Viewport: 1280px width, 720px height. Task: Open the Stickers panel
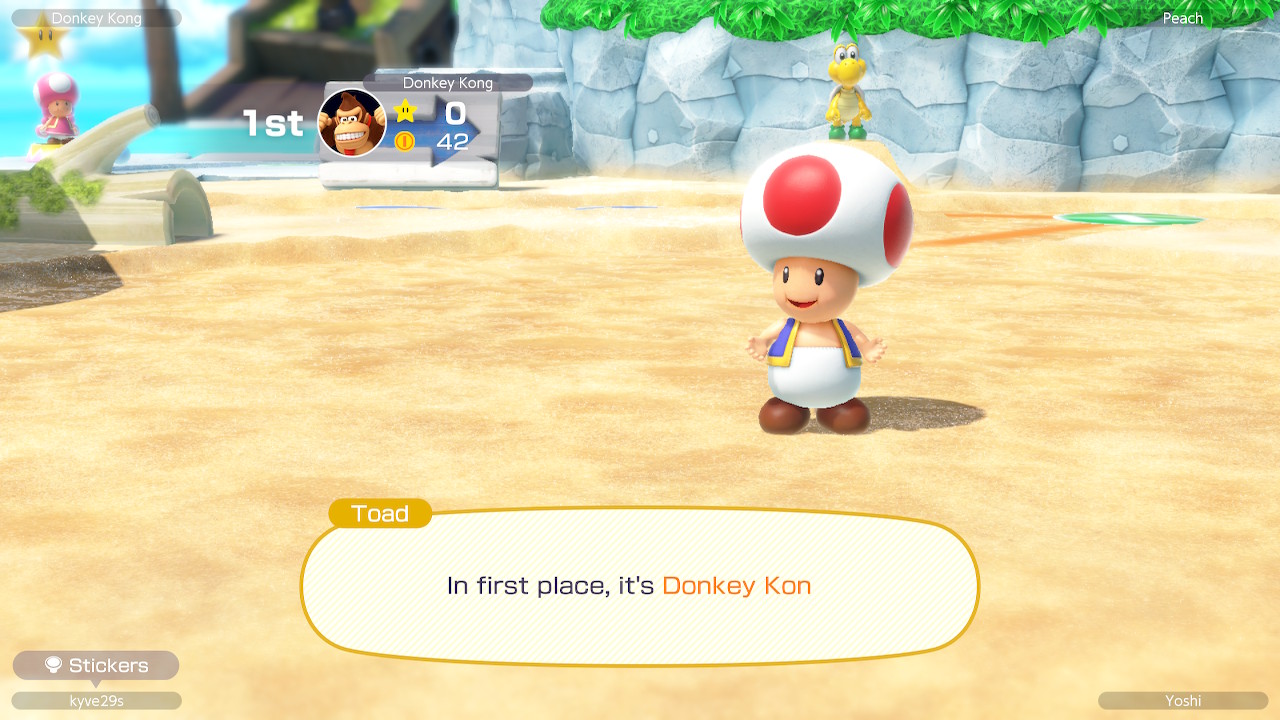96,666
